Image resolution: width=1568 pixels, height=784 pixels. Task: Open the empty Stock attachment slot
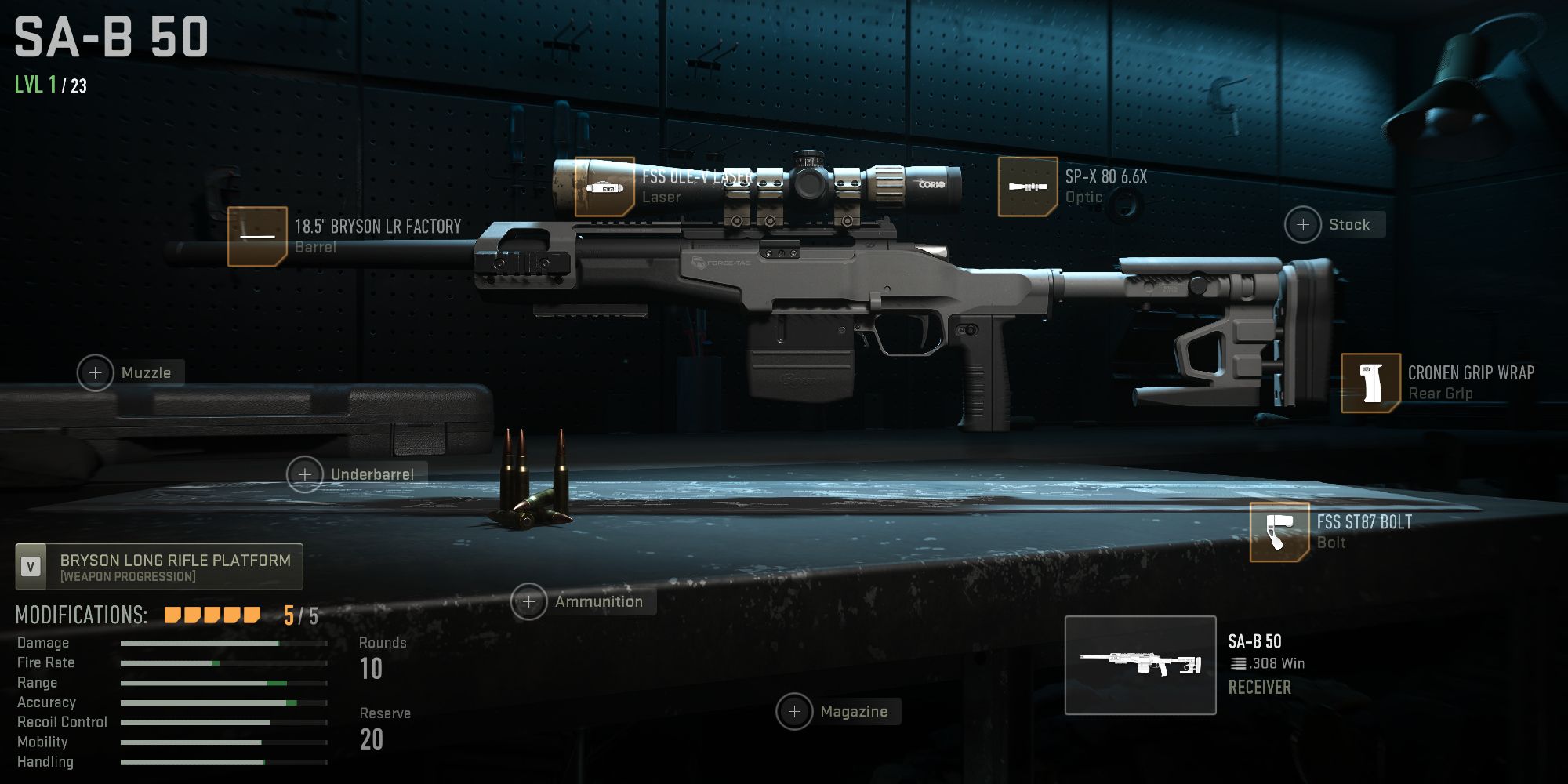pos(1304,225)
